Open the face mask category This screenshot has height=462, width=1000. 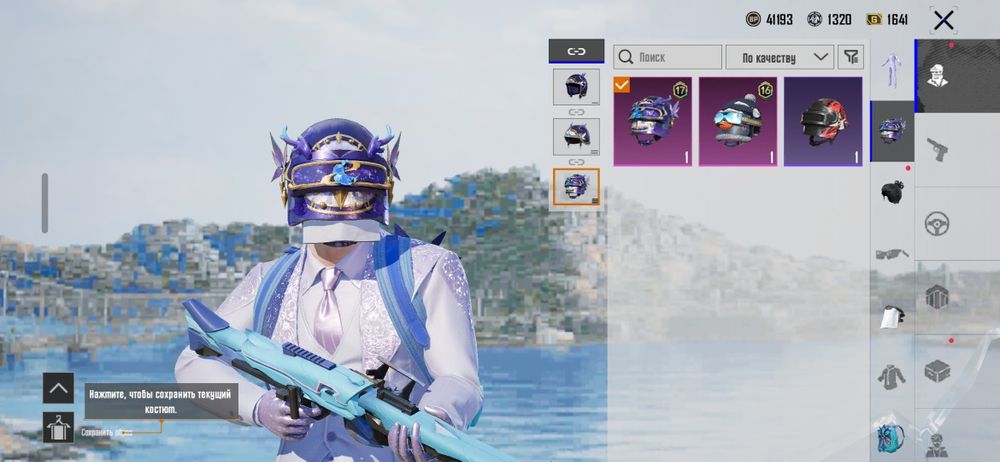[x=892, y=316]
